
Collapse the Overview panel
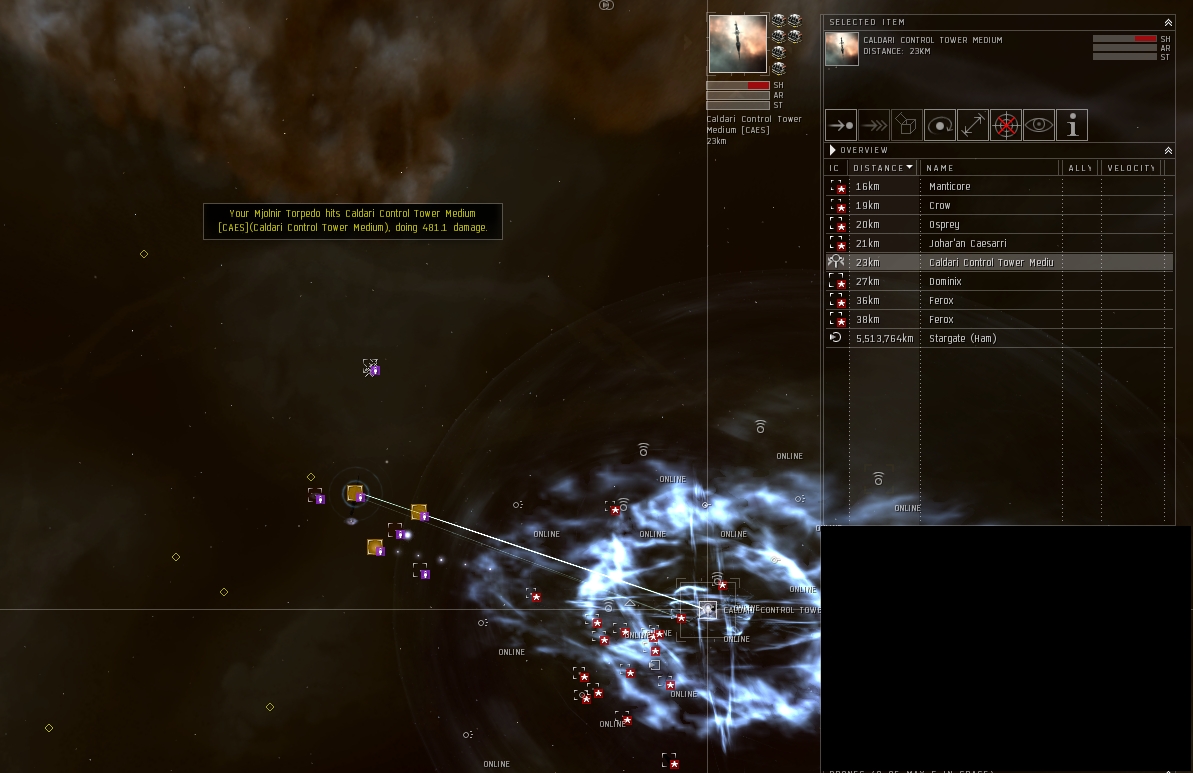[1168, 150]
